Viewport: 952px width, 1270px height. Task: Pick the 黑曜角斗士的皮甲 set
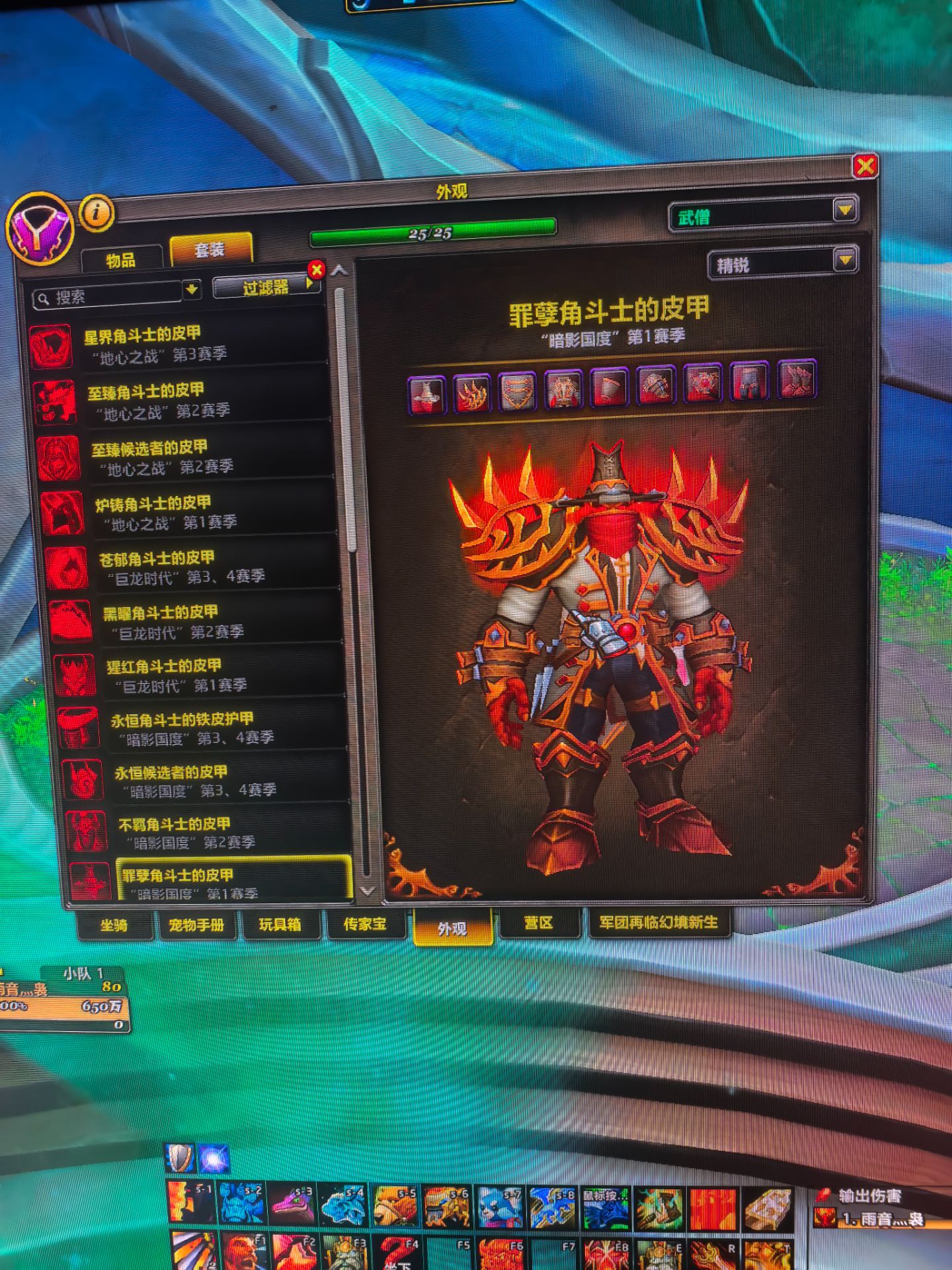pyautogui.click(x=195, y=622)
